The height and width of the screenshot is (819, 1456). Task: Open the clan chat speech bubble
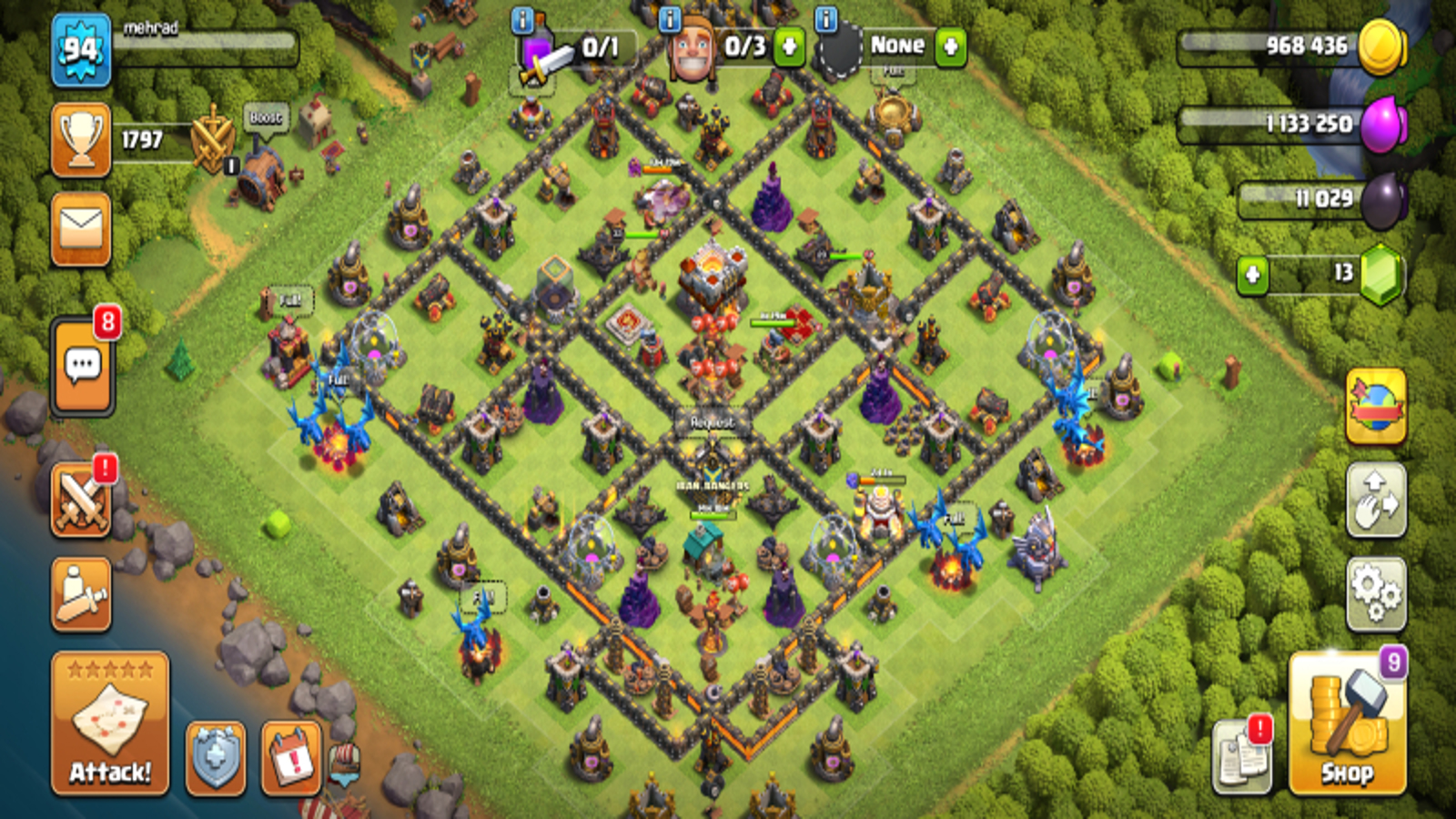[x=83, y=366]
